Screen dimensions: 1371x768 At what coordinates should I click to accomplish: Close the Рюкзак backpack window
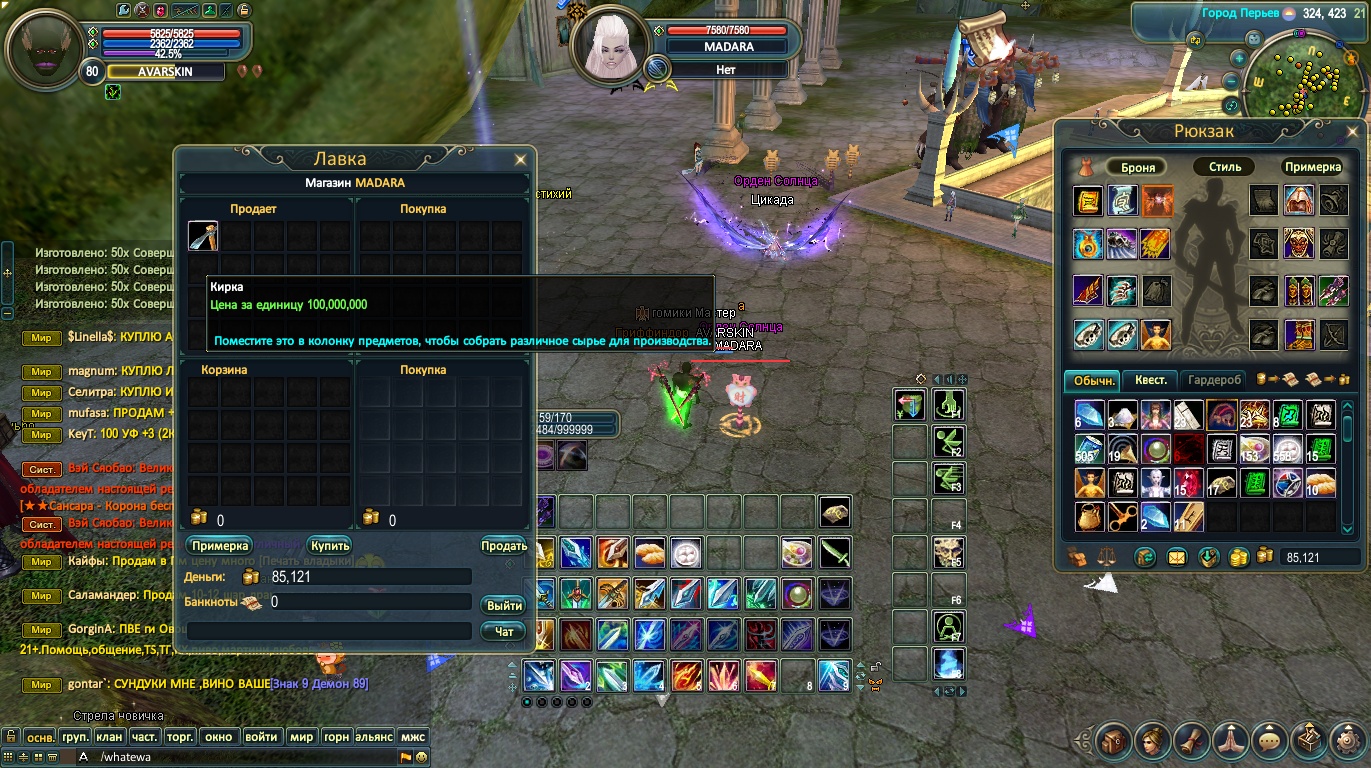point(1352,131)
